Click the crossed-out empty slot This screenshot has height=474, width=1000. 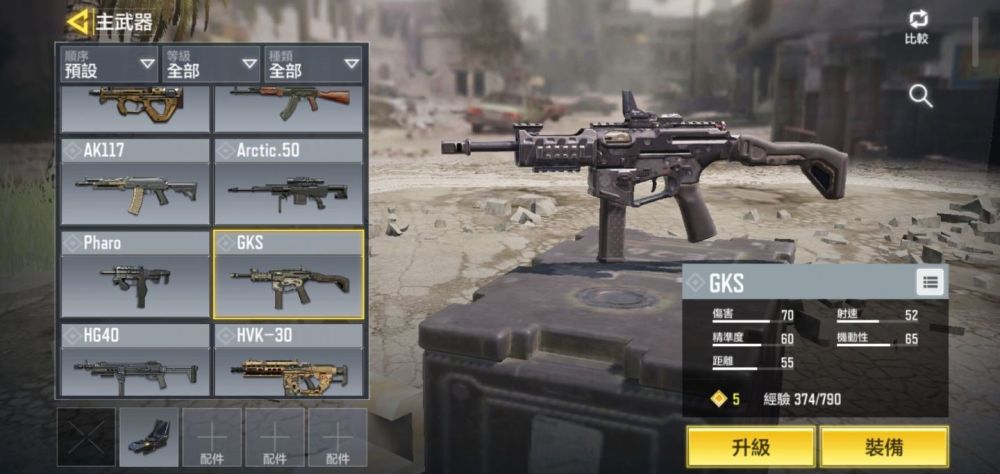[x=86, y=437]
